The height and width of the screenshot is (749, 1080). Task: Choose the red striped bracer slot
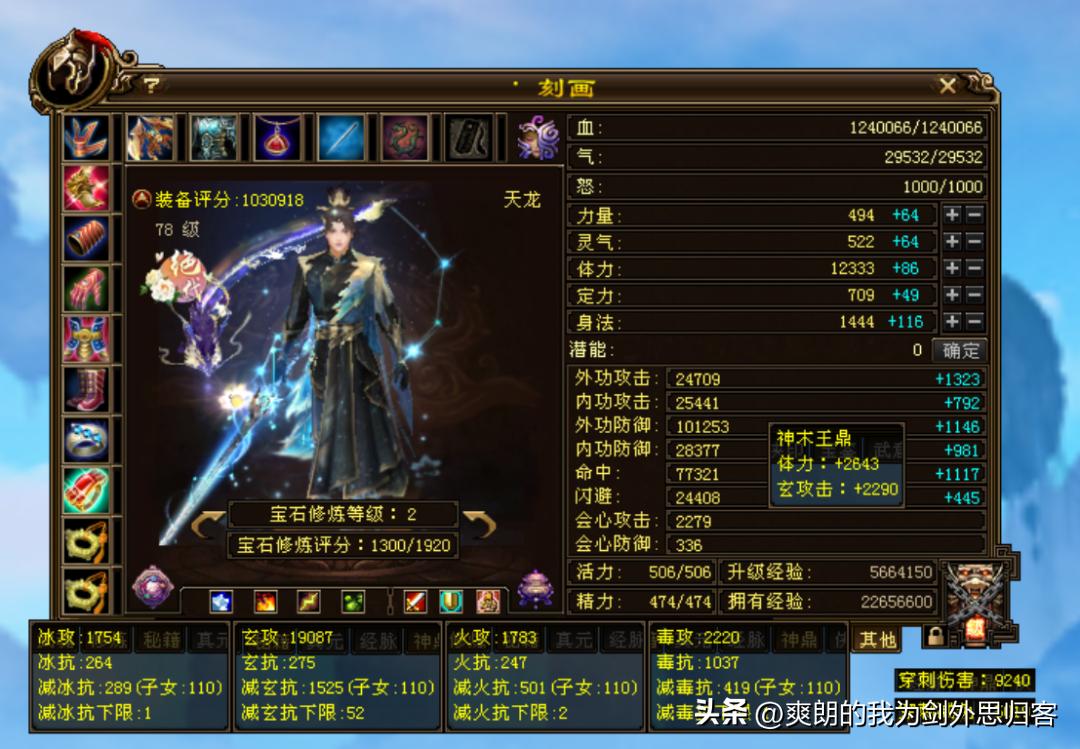click(x=86, y=239)
